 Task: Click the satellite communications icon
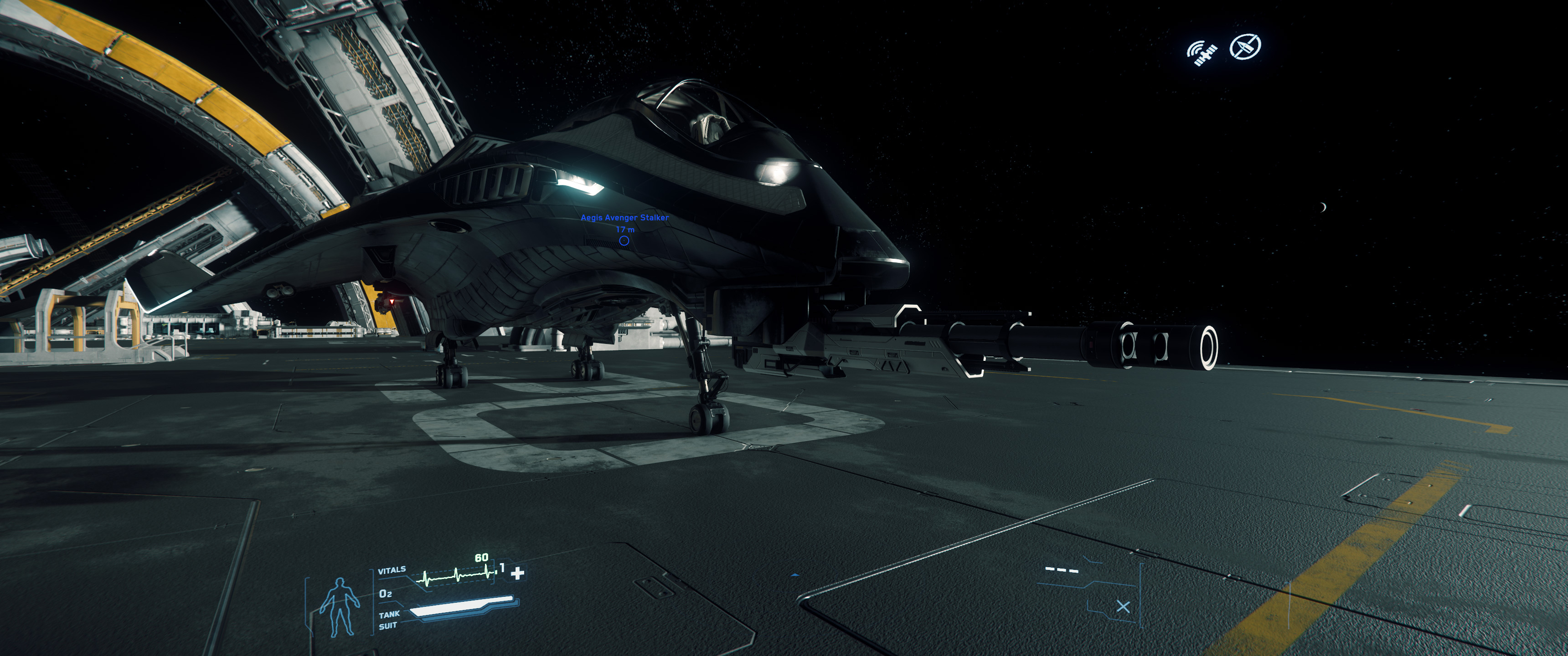point(1202,53)
